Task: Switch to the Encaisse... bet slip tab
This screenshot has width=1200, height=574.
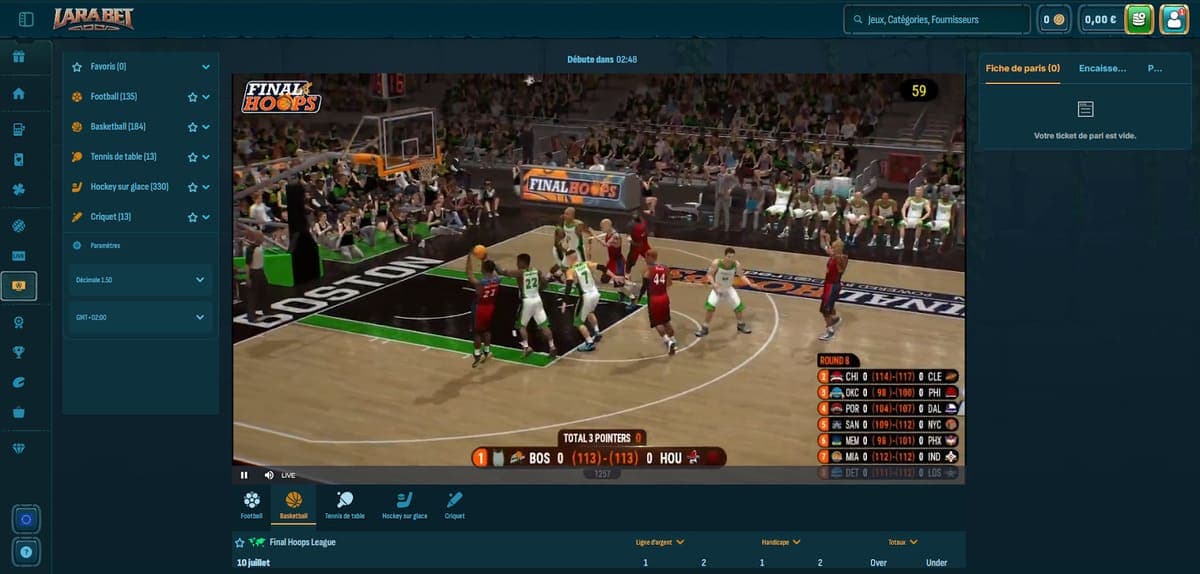Action: tap(1102, 68)
